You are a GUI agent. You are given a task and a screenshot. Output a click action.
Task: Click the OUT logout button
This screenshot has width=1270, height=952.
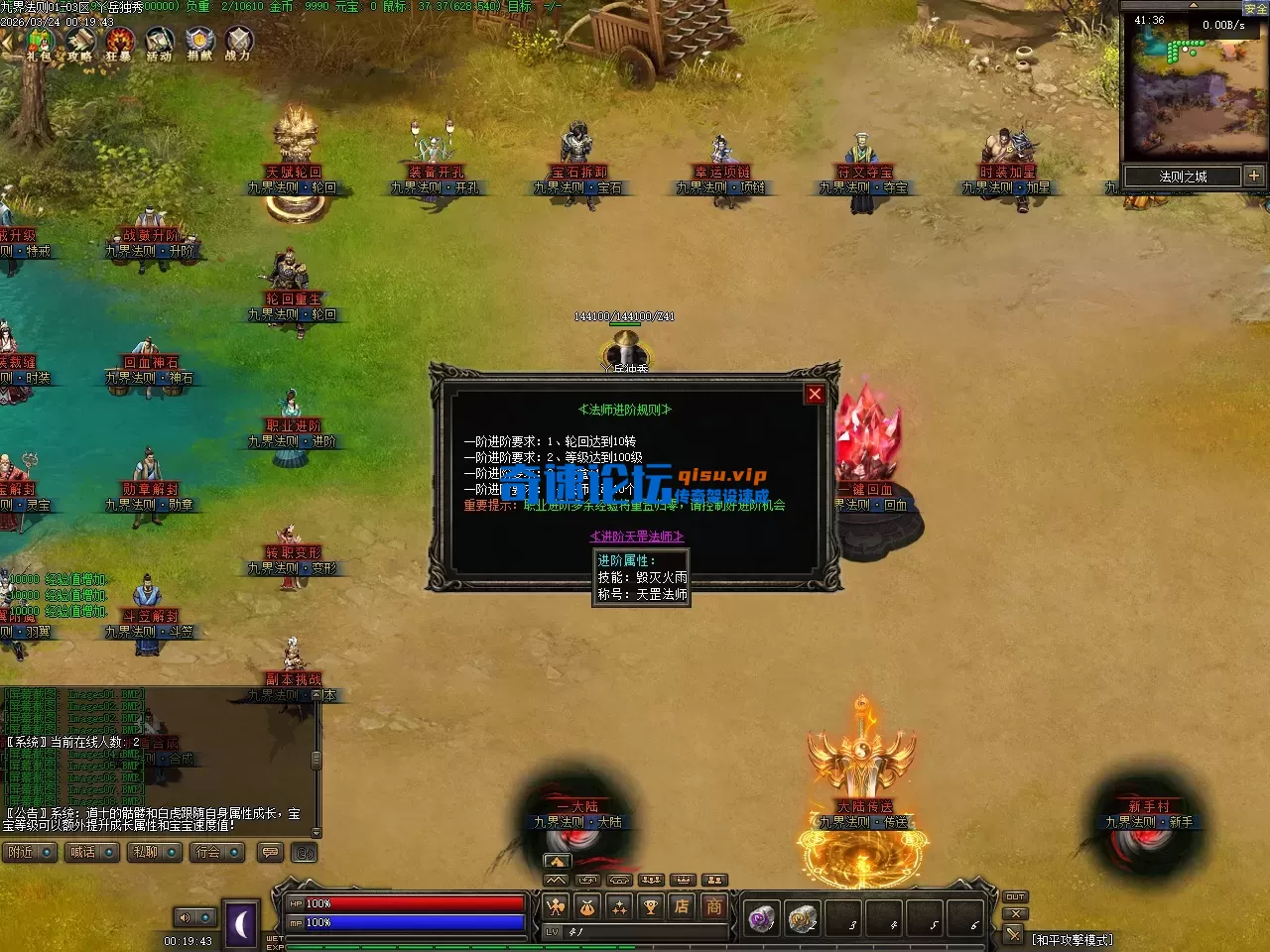click(1014, 896)
